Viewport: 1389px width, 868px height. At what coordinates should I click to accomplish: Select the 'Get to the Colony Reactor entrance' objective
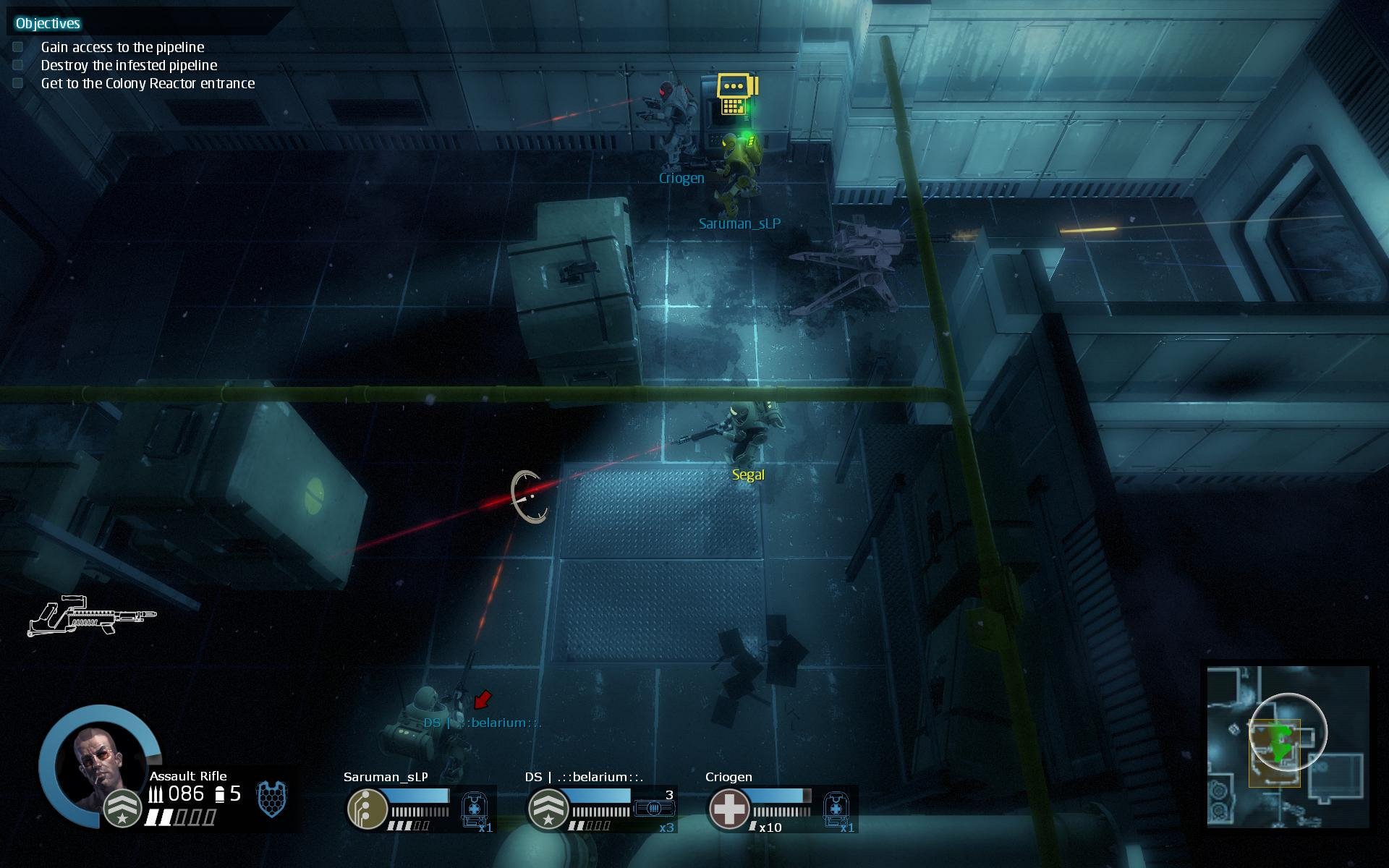coord(148,83)
